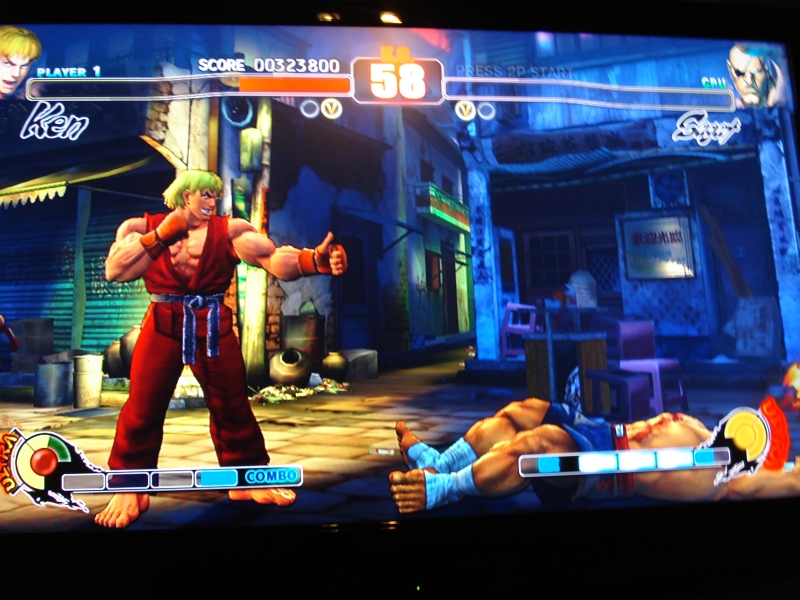
Task: Click Ken's character portrait
Action: point(18,58)
